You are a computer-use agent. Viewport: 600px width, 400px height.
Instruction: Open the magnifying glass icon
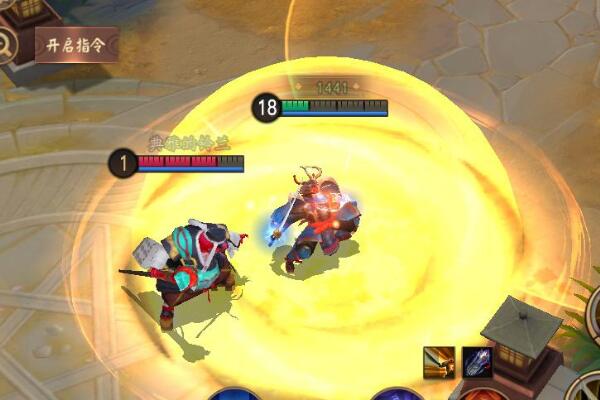(6, 45)
